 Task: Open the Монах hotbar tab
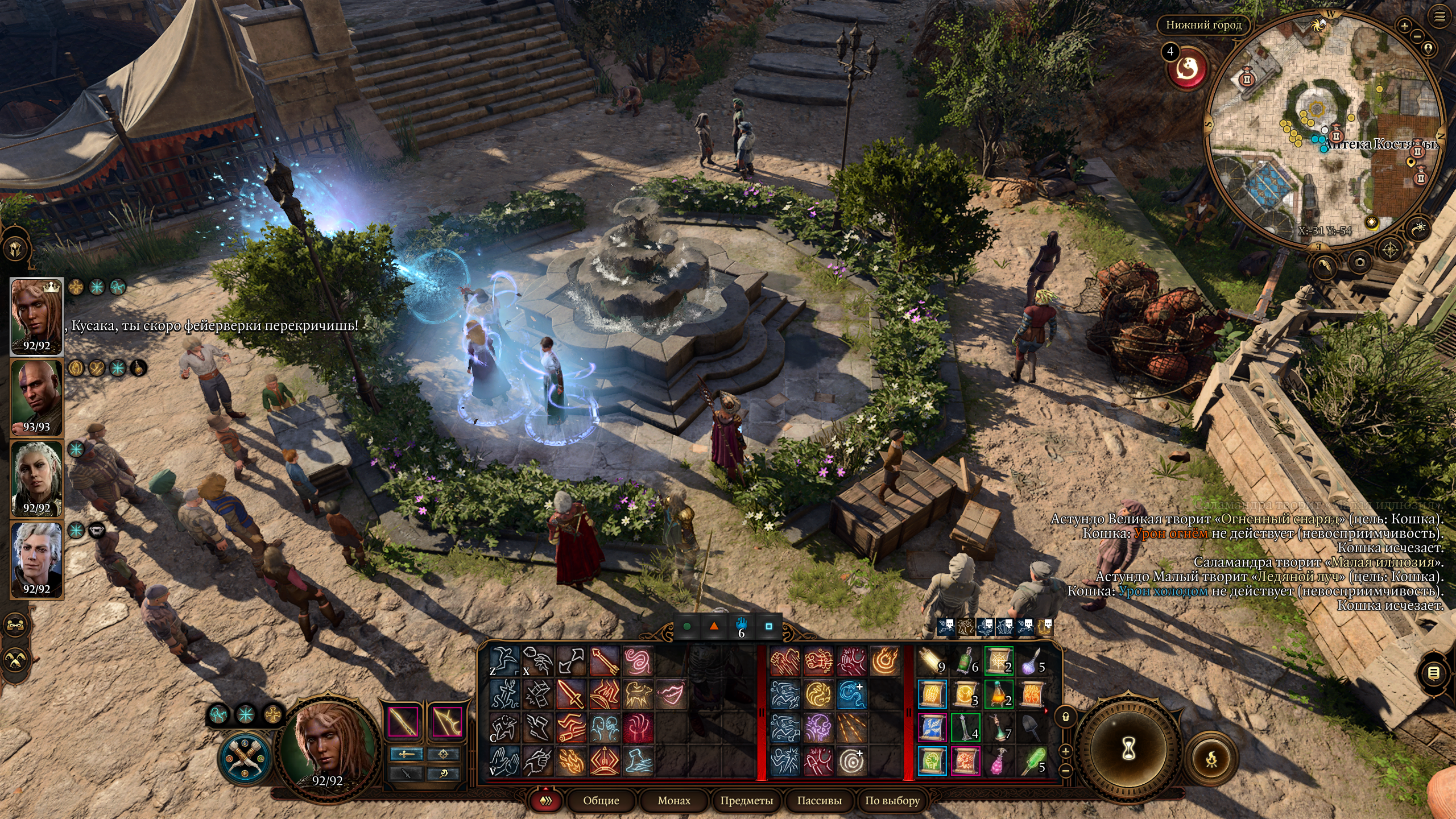click(x=673, y=801)
